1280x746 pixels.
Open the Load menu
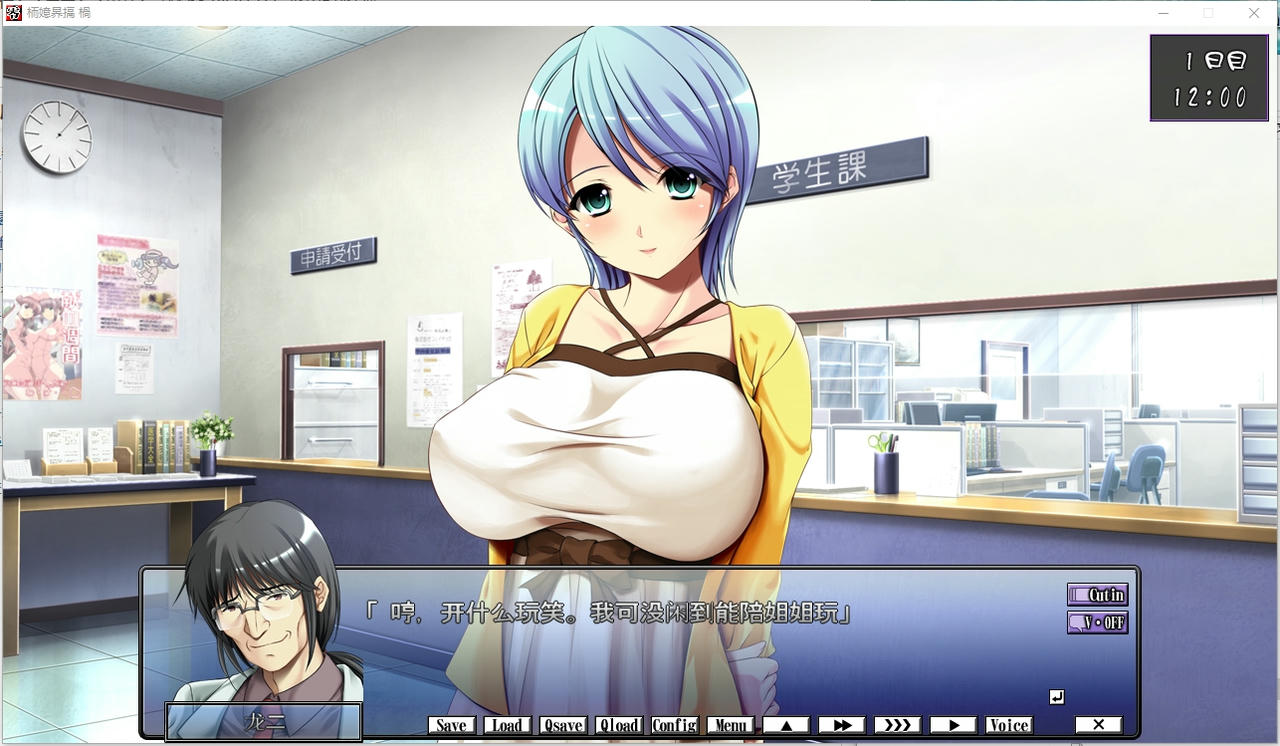tap(507, 725)
